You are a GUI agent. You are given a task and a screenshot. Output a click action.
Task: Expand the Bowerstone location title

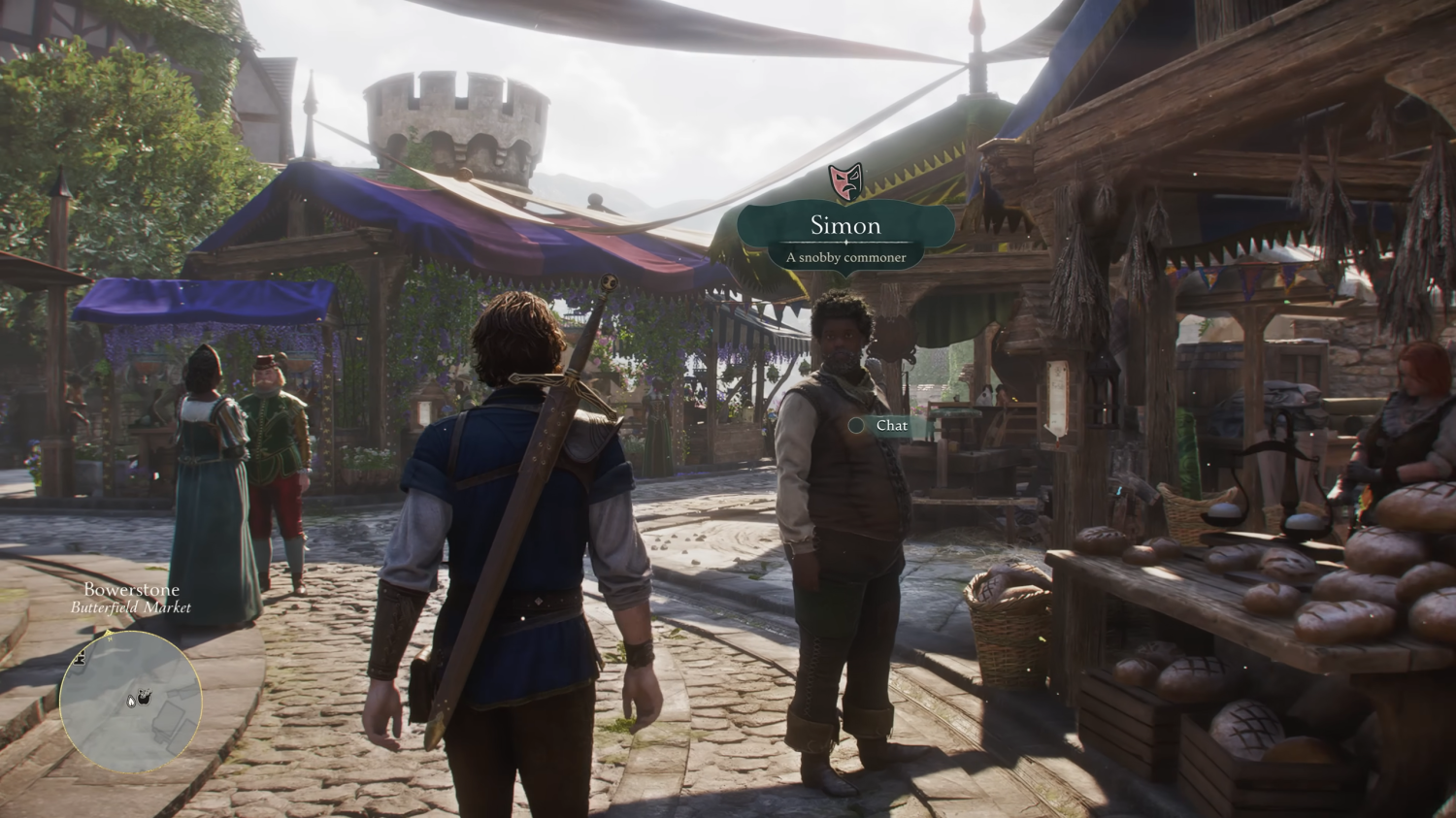(x=132, y=589)
